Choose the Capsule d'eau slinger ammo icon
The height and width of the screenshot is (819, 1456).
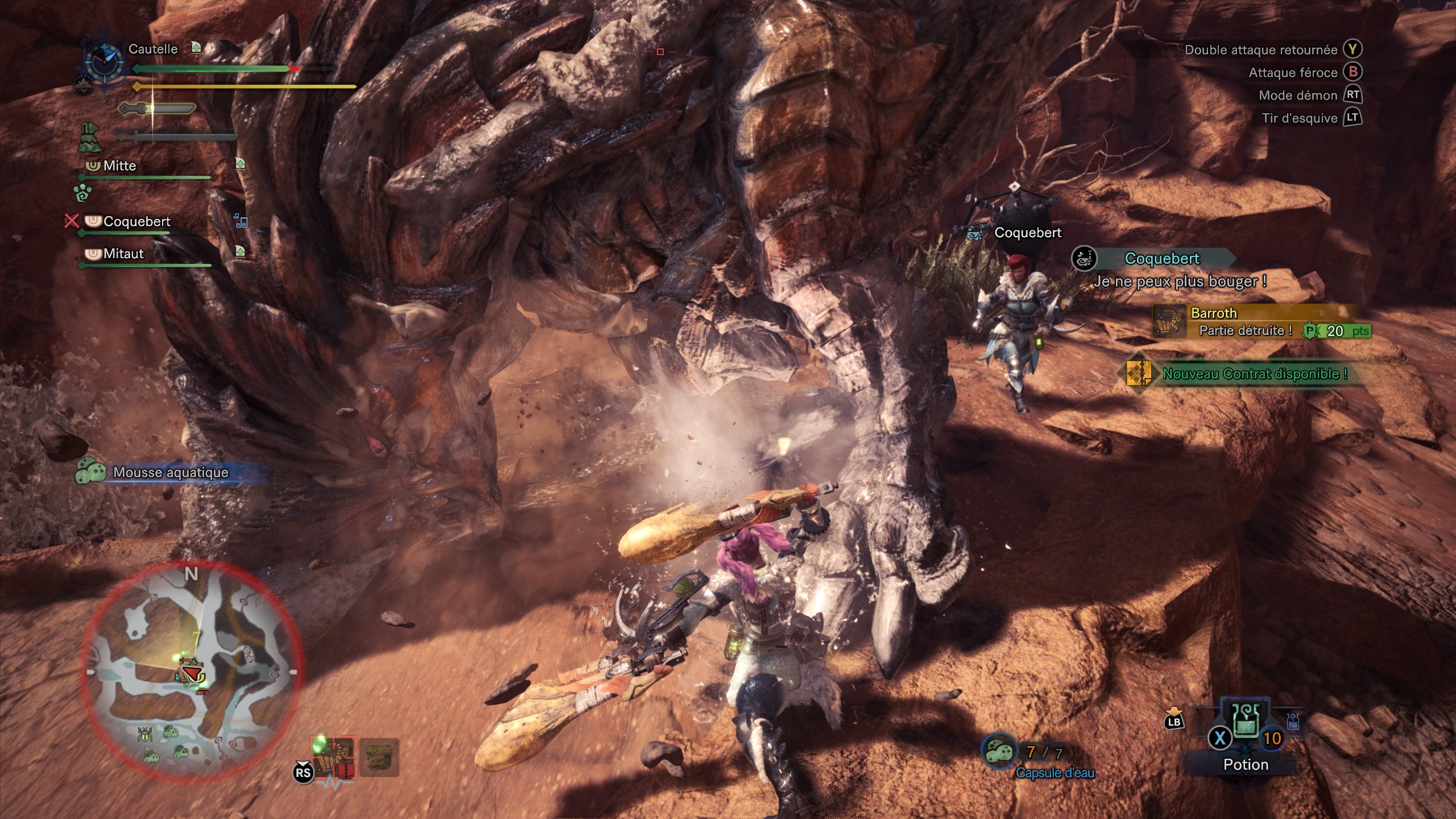click(1000, 752)
